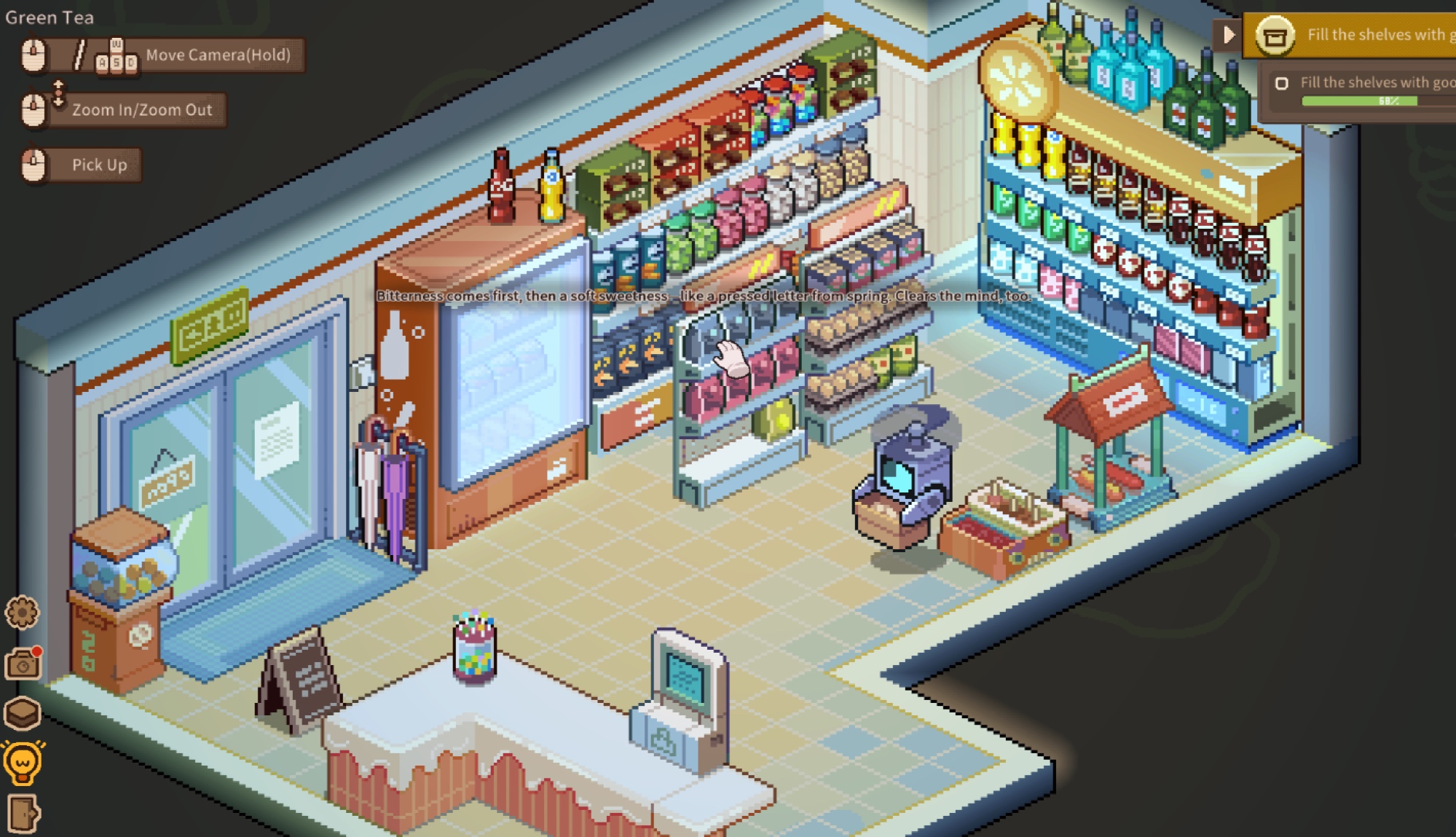This screenshot has height=837, width=1456.
Task: Collapse the task panel with the arrow
Action: [1229, 34]
